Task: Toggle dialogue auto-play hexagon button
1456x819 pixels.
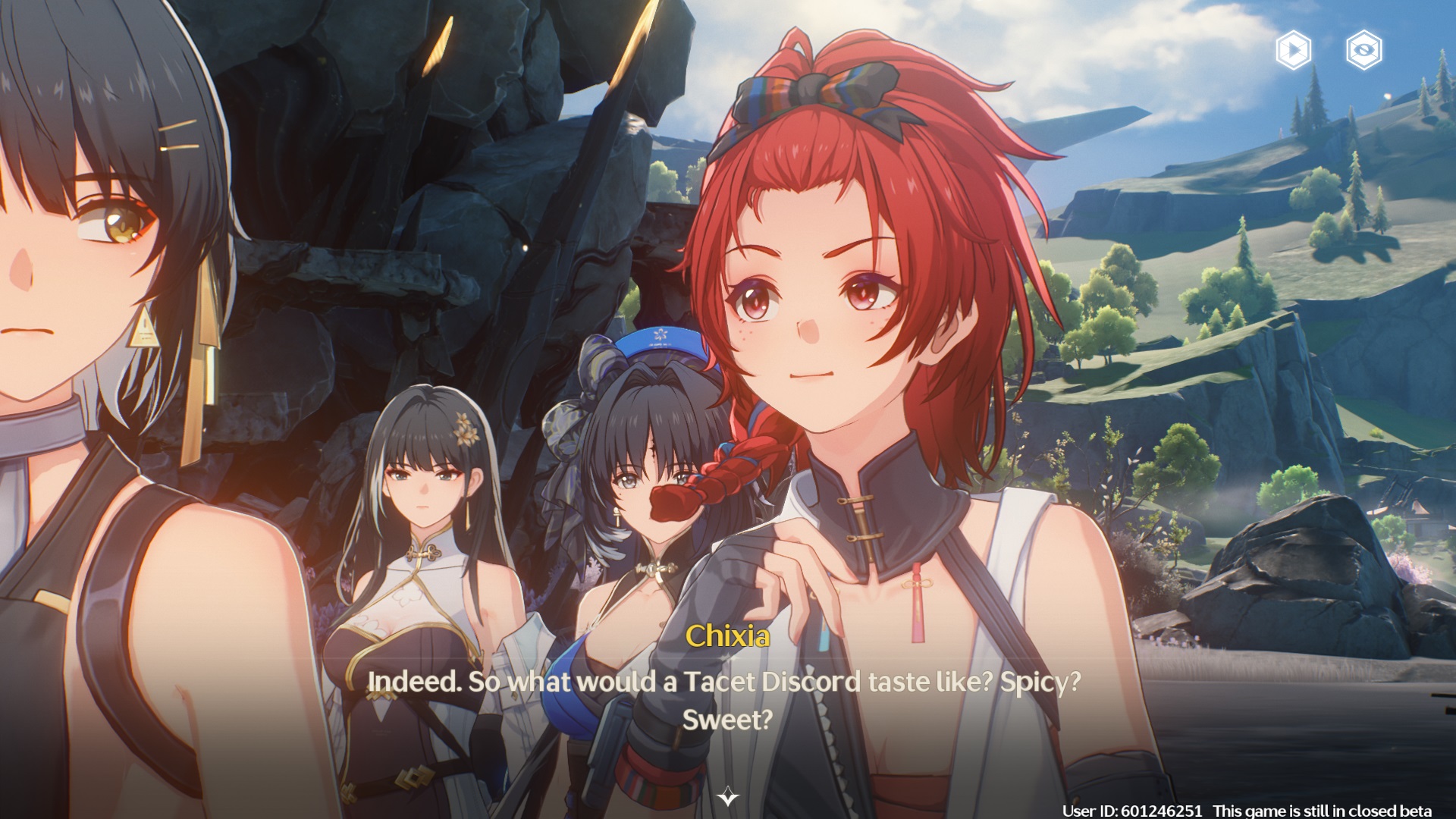Action: tap(1293, 50)
